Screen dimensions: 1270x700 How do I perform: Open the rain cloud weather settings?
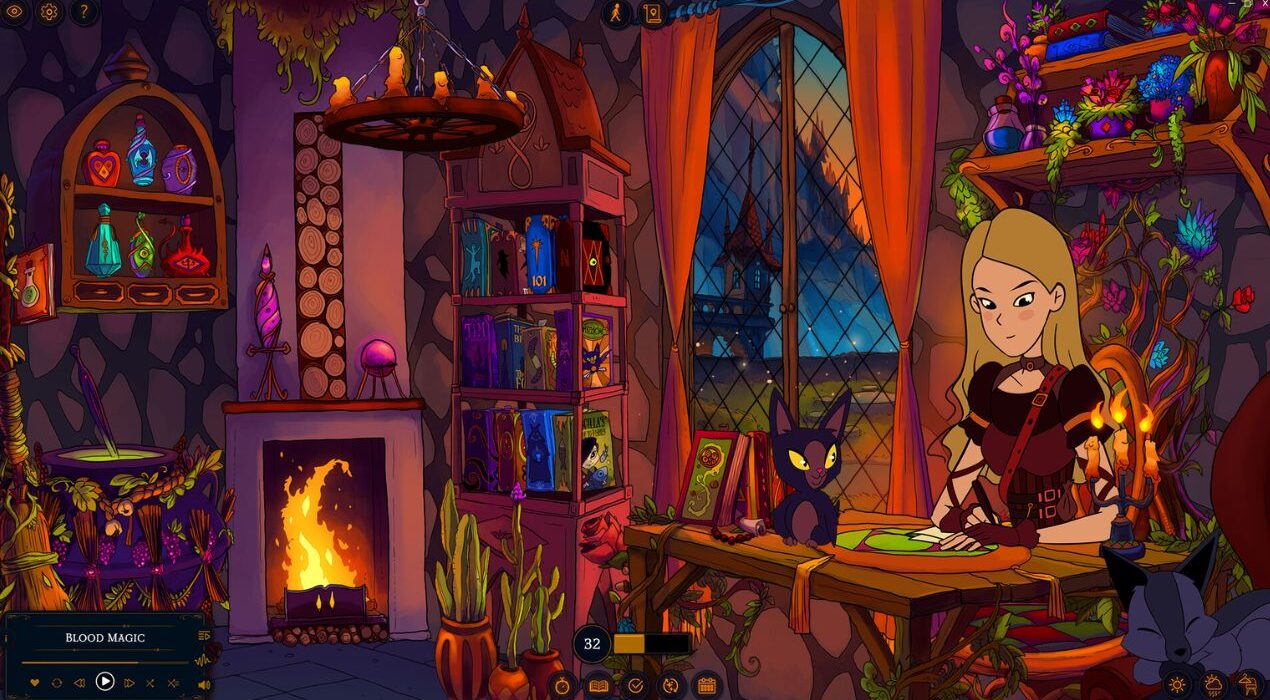pos(1214,685)
